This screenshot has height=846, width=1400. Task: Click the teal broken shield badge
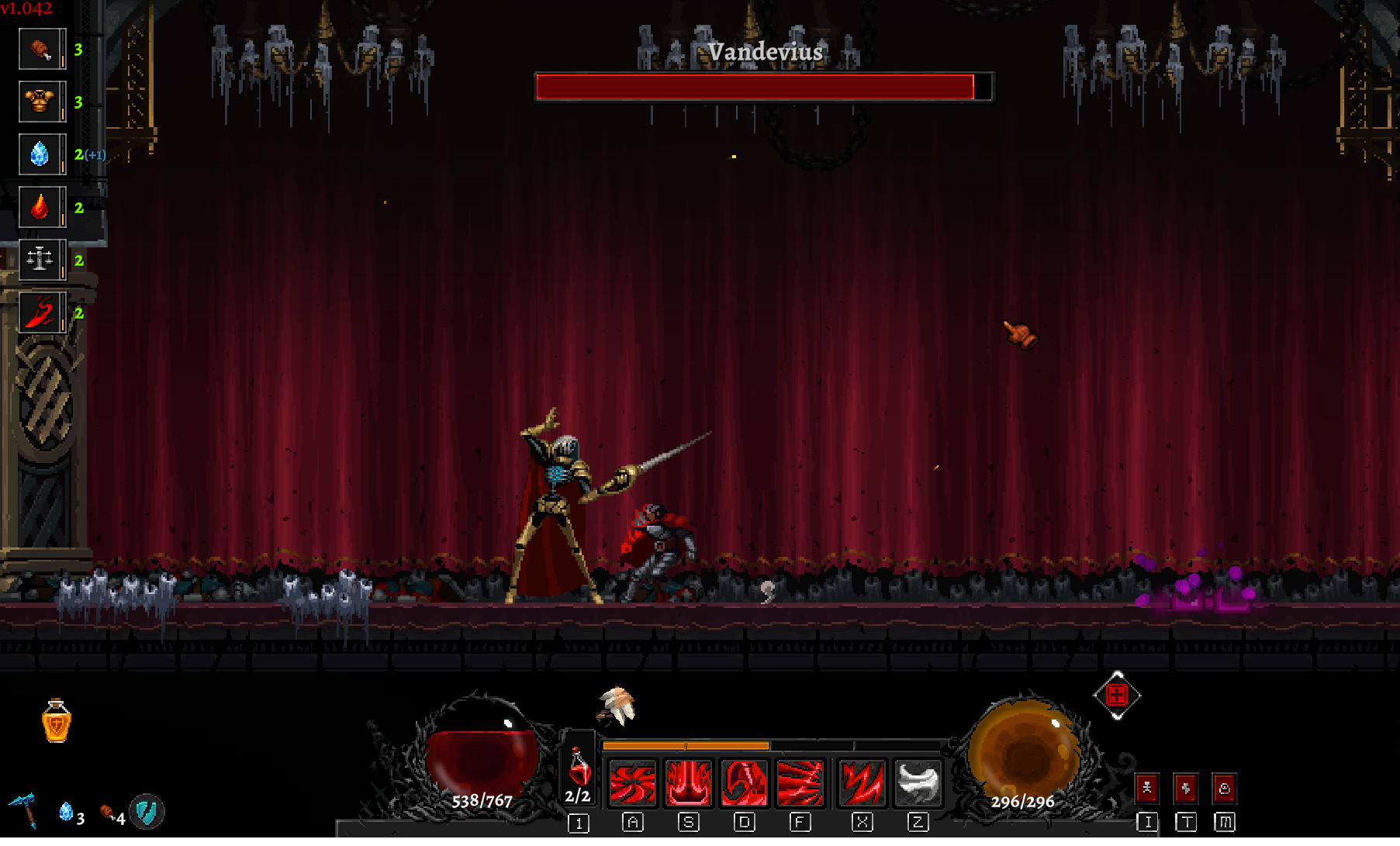[146, 812]
